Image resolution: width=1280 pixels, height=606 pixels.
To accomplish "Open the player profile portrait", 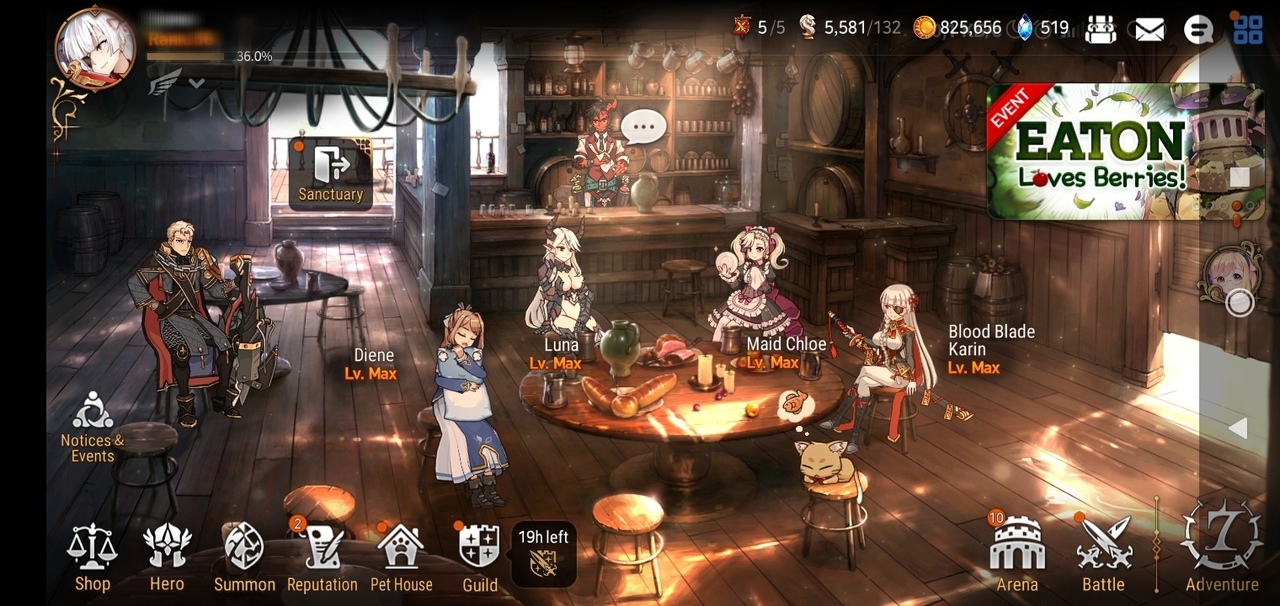I will [95, 48].
